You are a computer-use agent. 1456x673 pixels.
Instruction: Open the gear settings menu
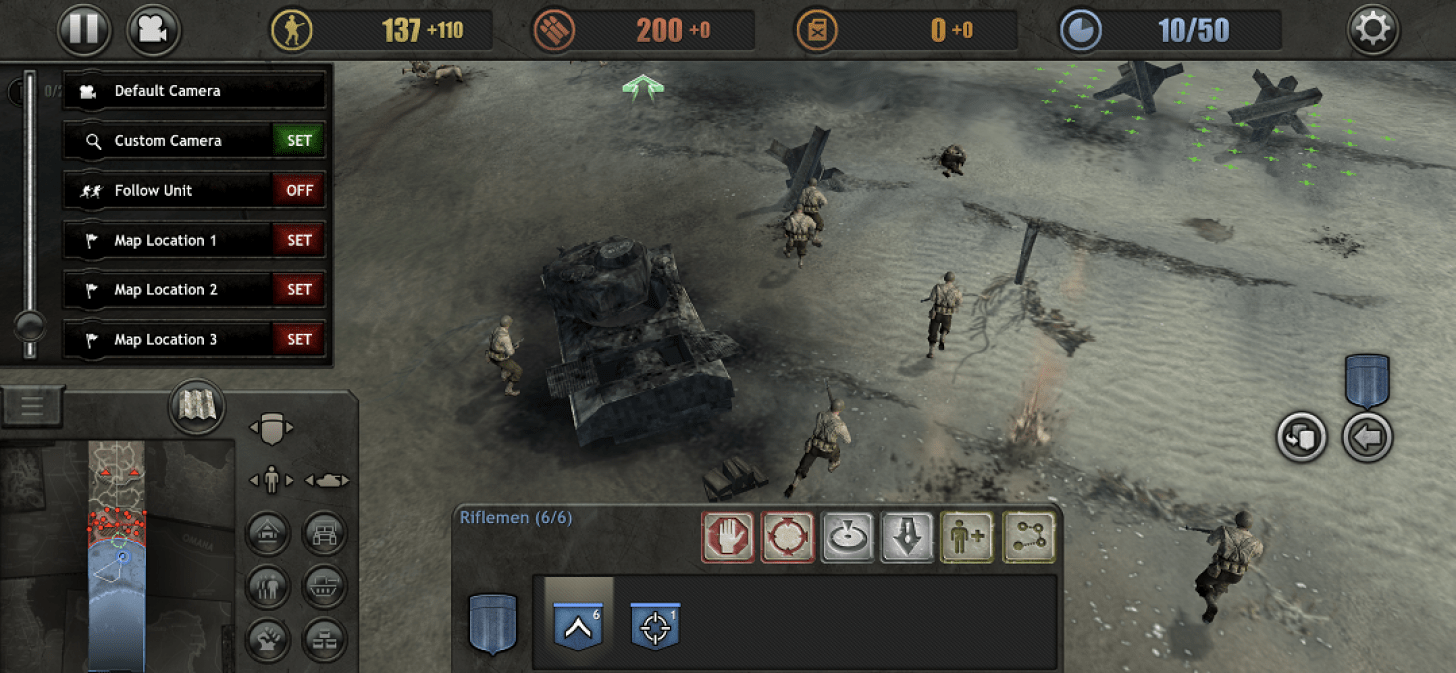coord(1372,30)
